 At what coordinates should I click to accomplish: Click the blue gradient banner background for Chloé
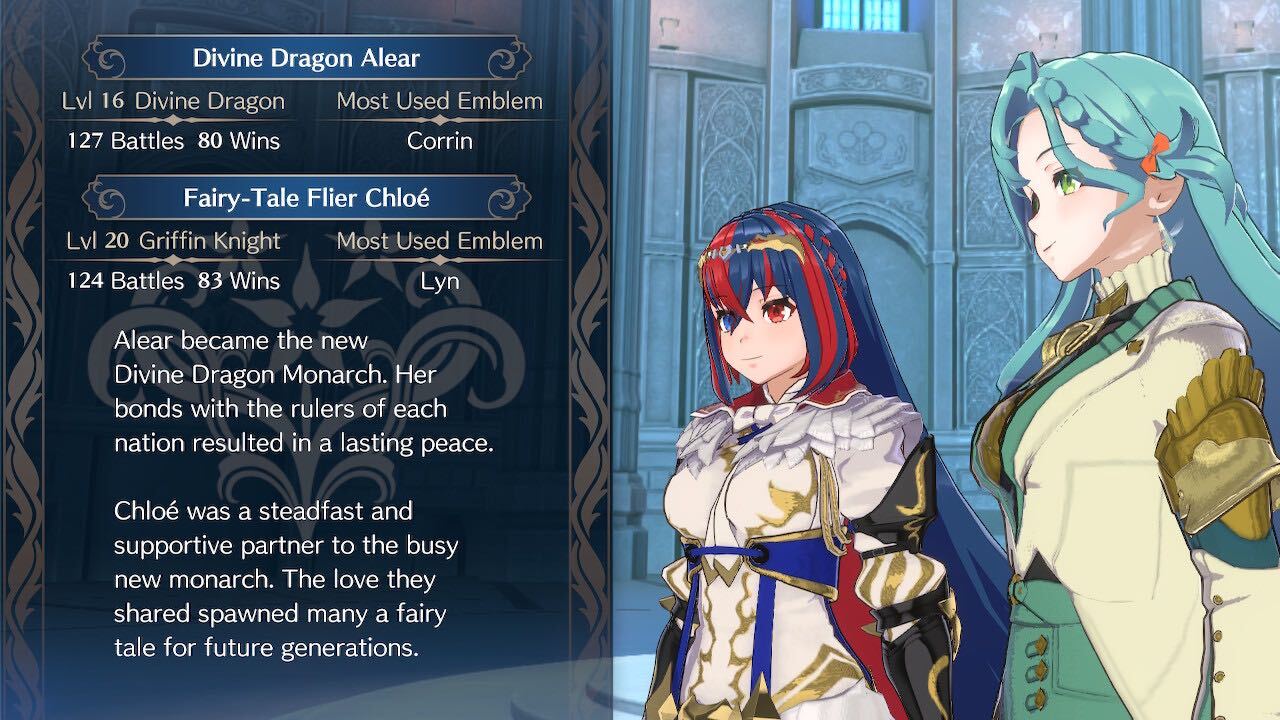coord(306,197)
